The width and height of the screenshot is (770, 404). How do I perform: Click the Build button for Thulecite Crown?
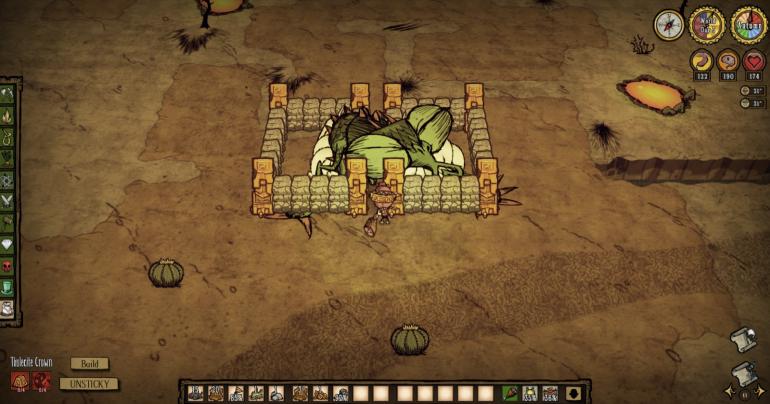coord(89,364)
